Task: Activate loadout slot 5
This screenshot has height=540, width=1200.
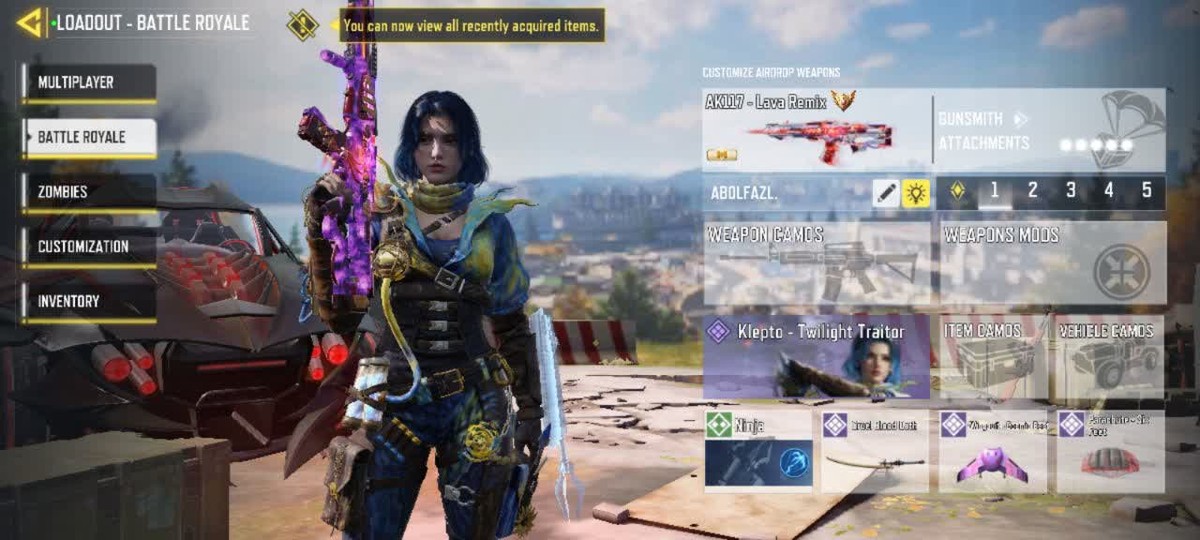Action: 1146,191
